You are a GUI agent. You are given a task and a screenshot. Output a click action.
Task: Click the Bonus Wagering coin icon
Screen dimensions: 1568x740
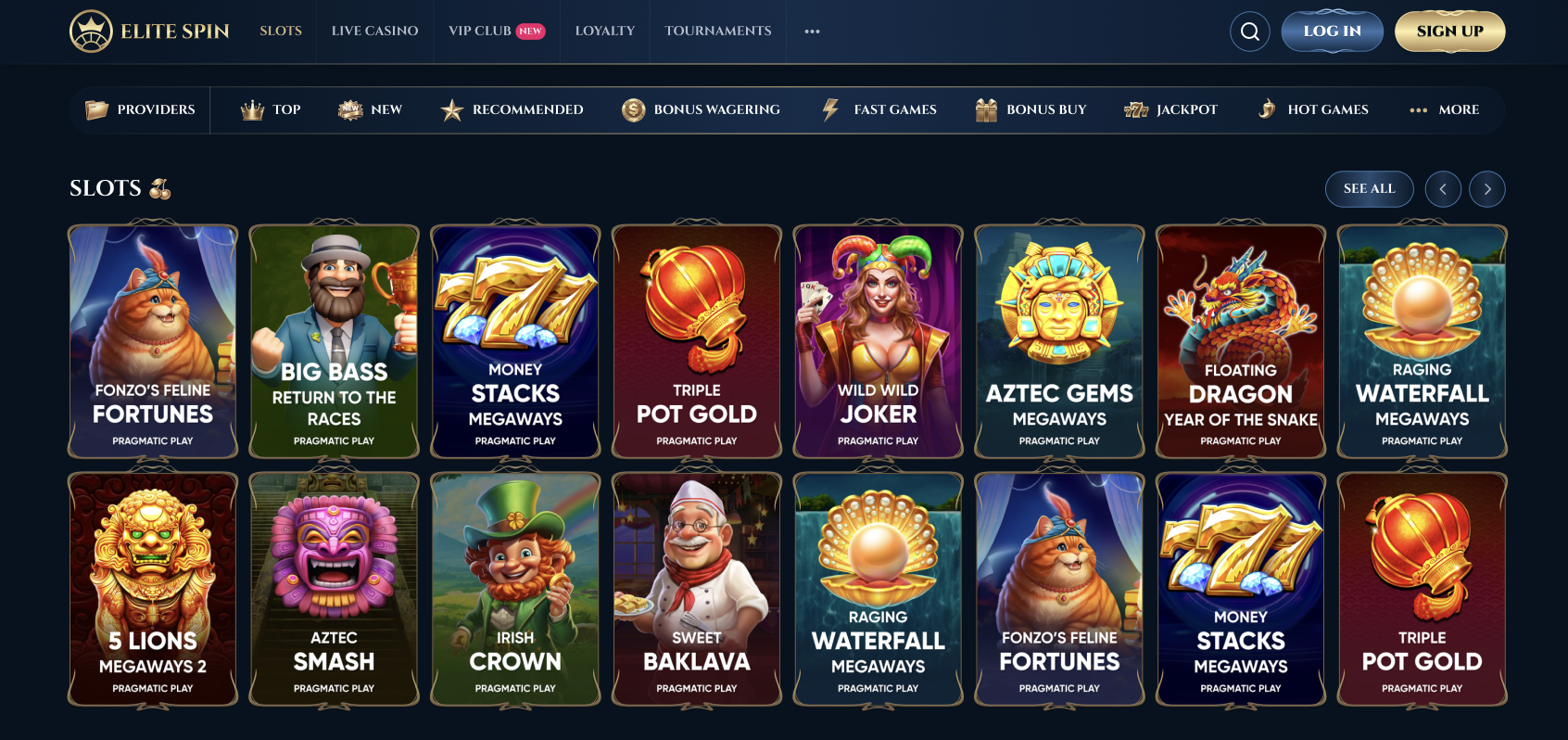632,109
